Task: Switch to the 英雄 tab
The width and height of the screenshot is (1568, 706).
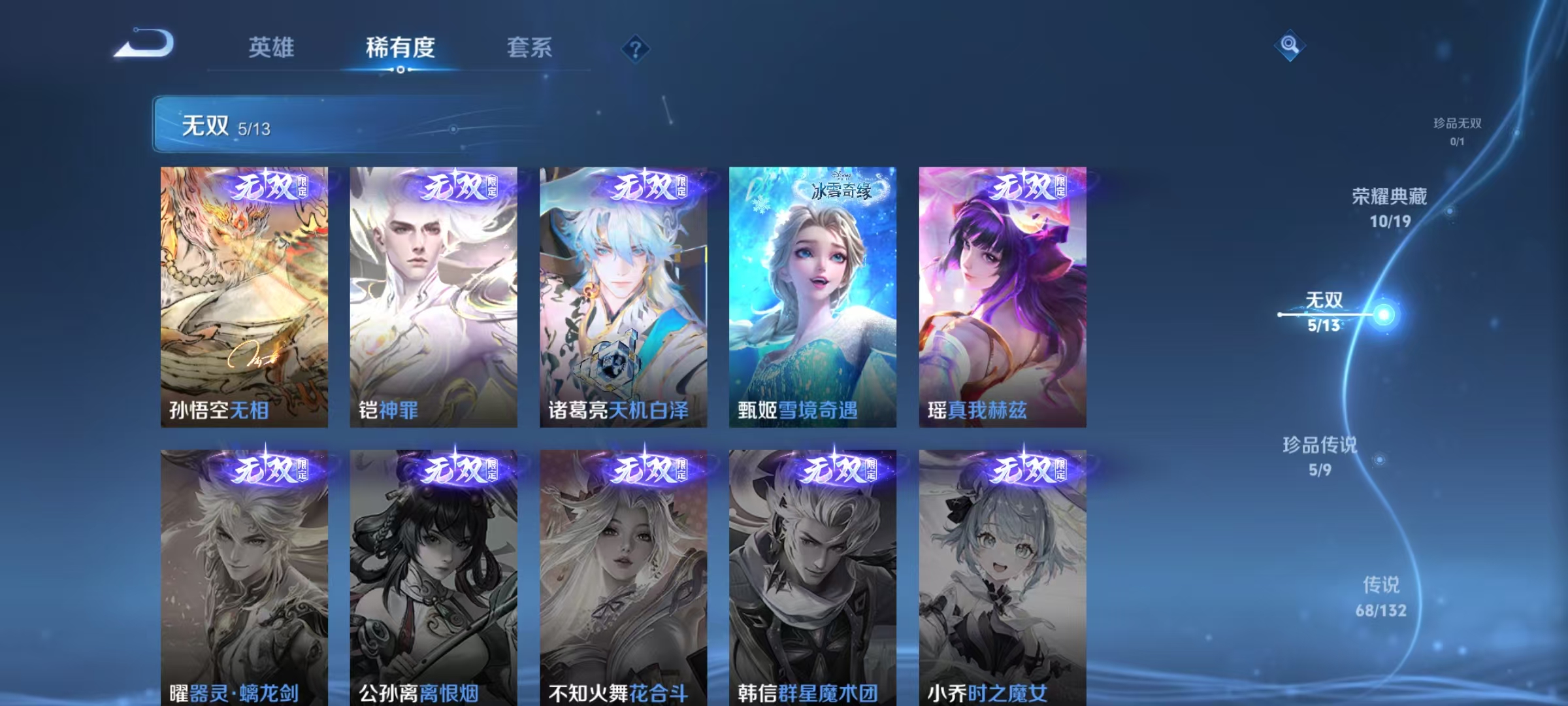Action: 272,47
